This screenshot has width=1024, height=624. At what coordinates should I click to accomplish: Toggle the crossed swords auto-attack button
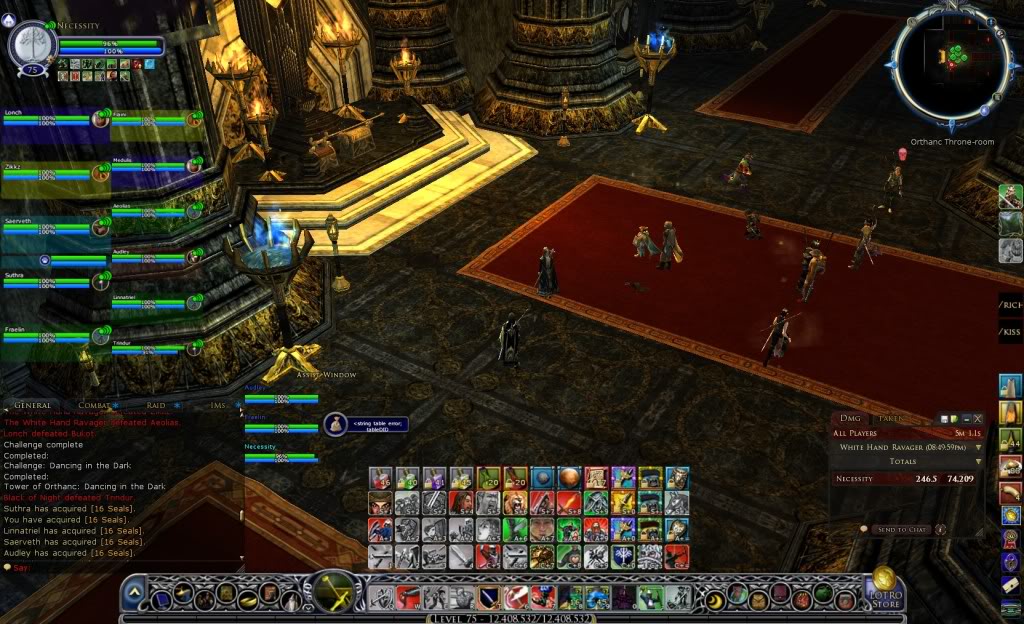339,592
